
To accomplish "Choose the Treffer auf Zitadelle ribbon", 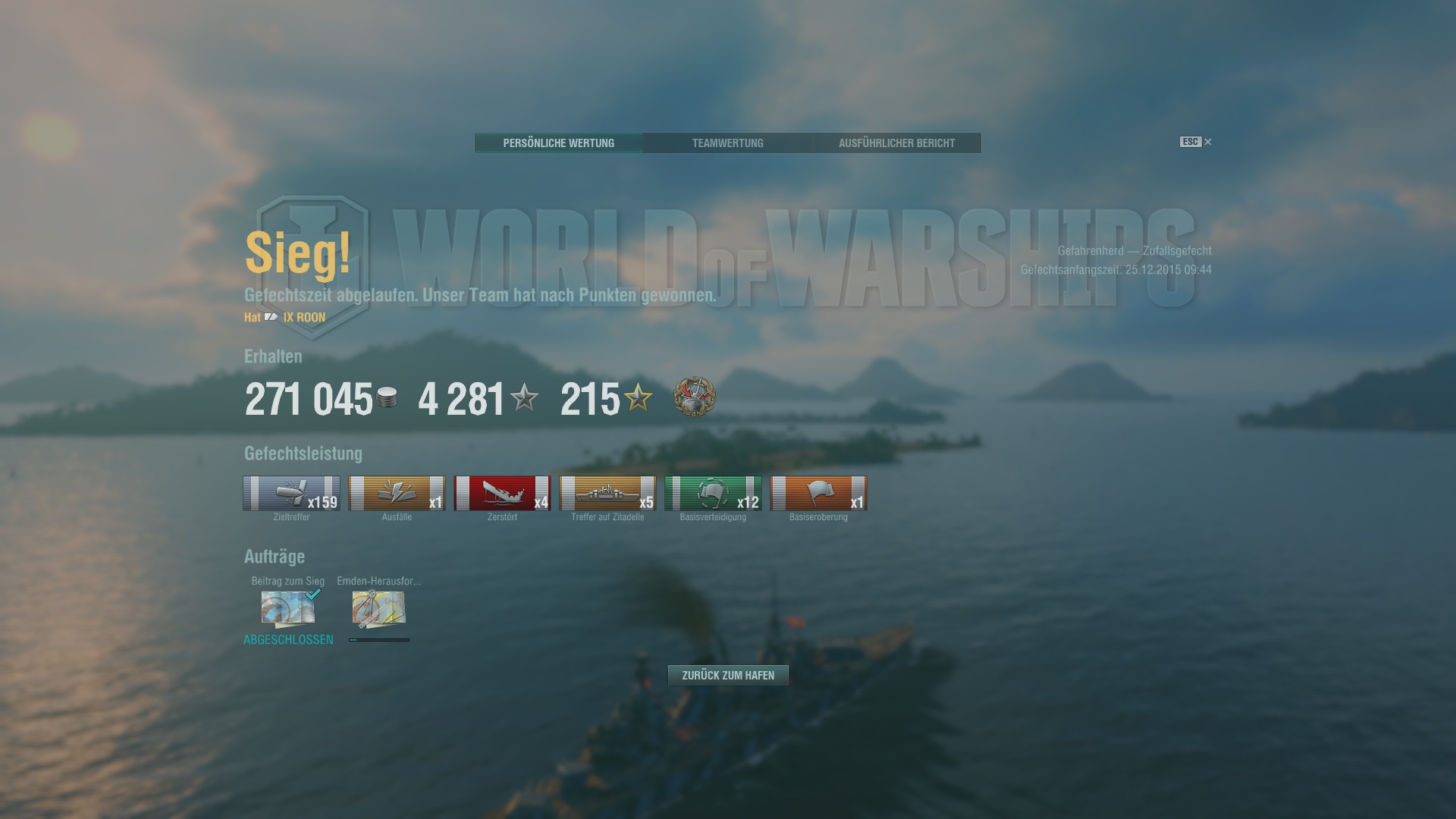I will [607, 494].
